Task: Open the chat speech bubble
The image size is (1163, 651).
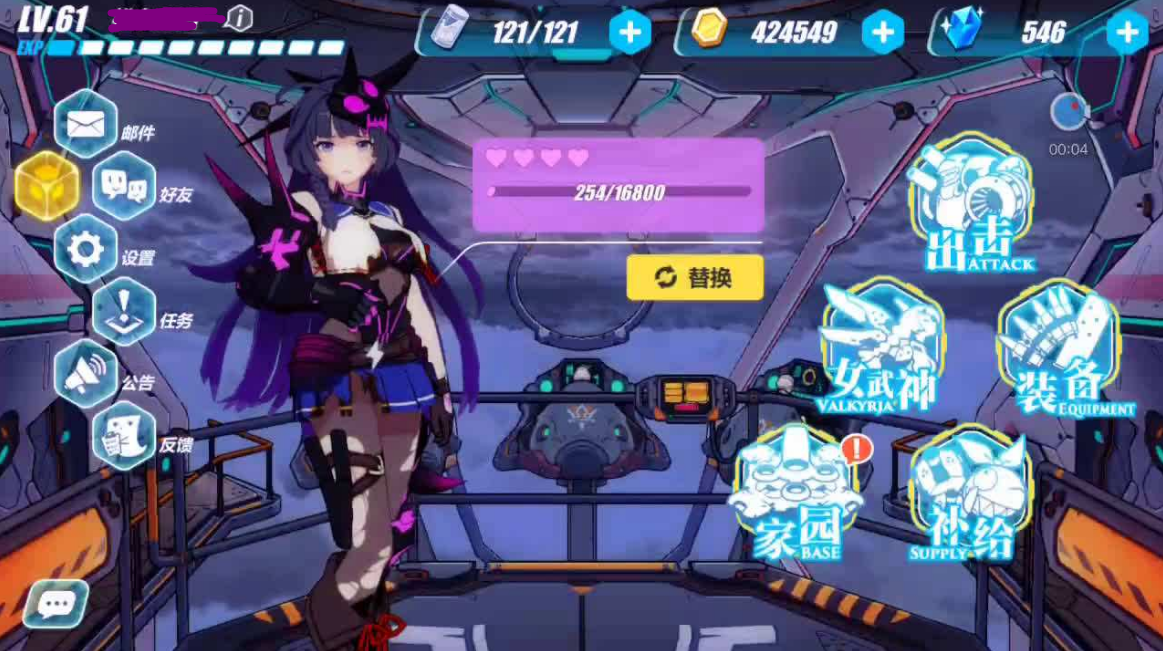Action: click(x=56, y=603)
